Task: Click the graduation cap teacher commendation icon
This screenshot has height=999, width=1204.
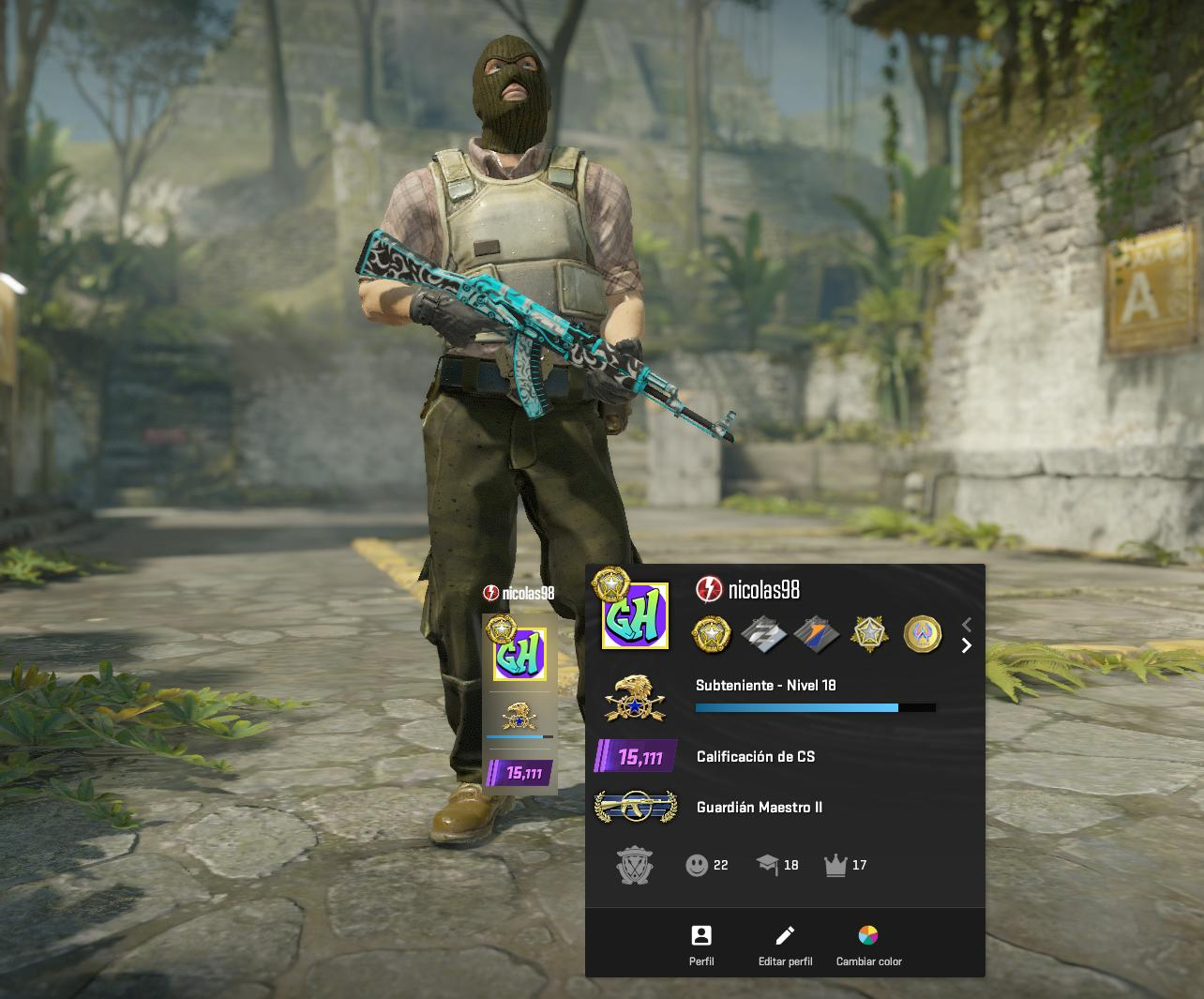Action: click(x=768, y=865)
